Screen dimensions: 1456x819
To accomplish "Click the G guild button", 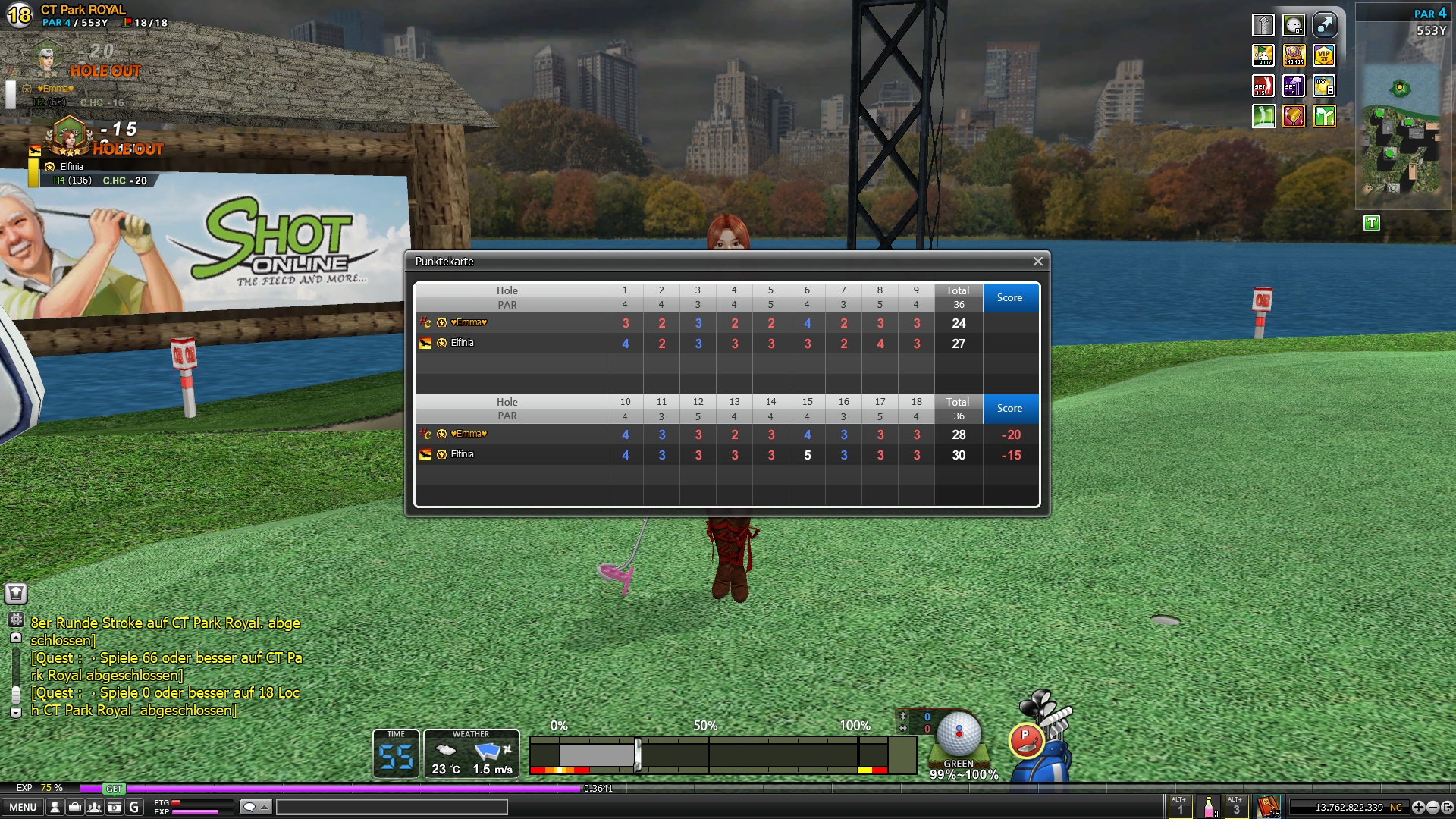I will (134, 807).
